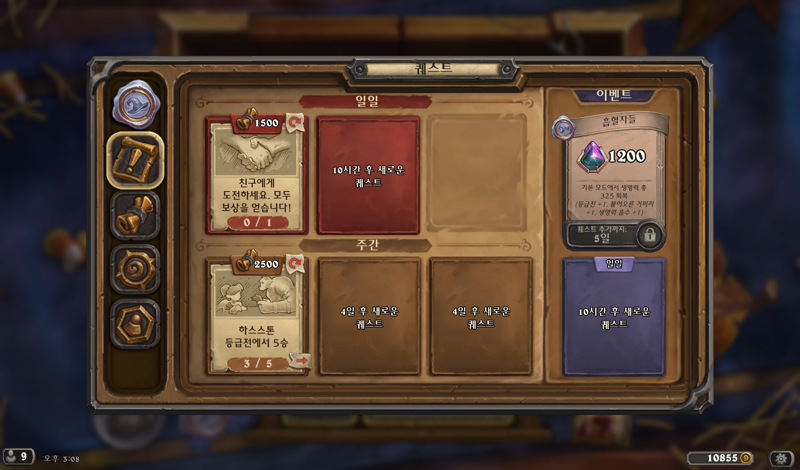The height and width of the screenshot is (470, 800).
Task: Click the purple event daily quest placeholder
Action: 613,316
